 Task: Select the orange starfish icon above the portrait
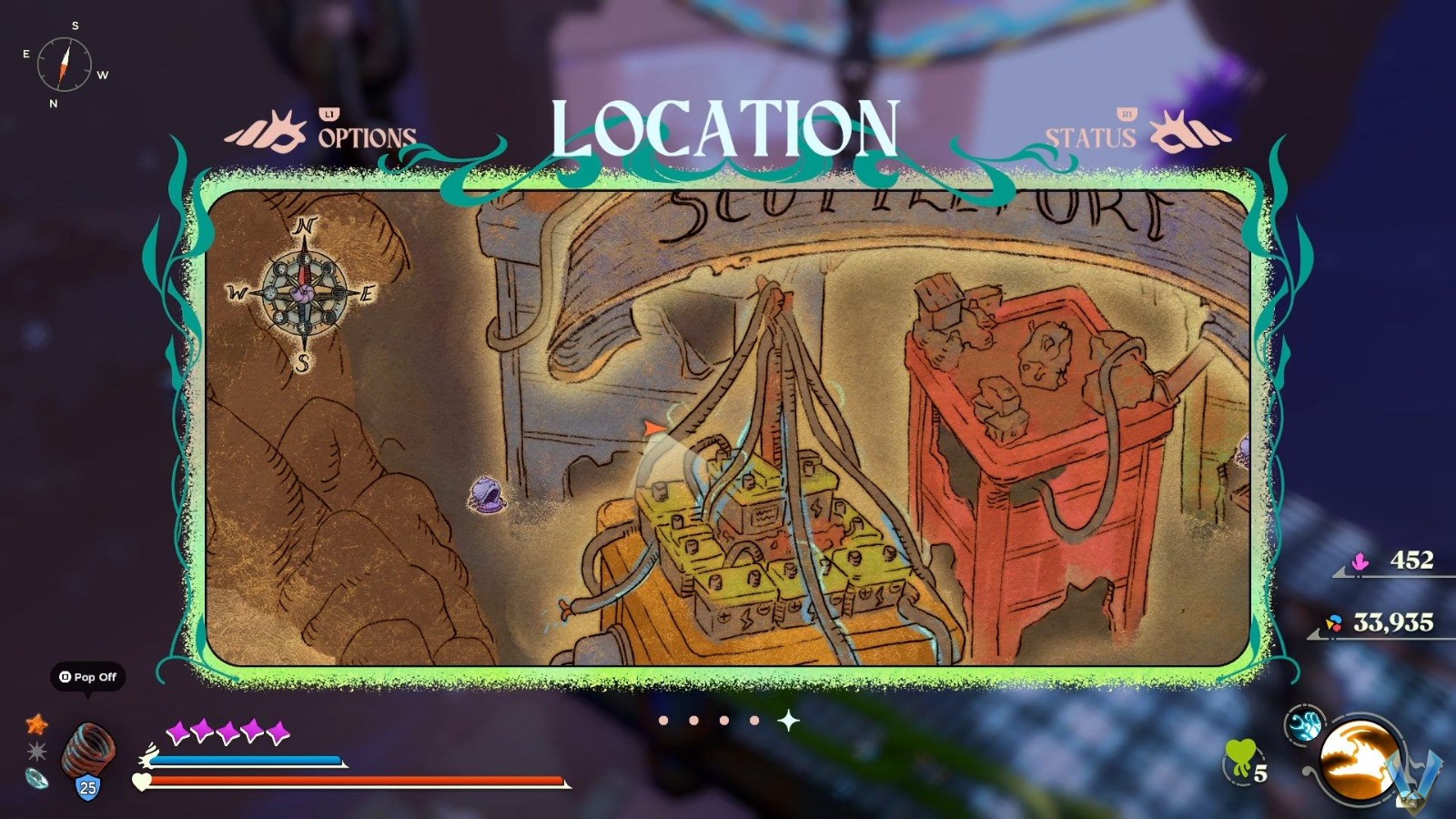35,723
